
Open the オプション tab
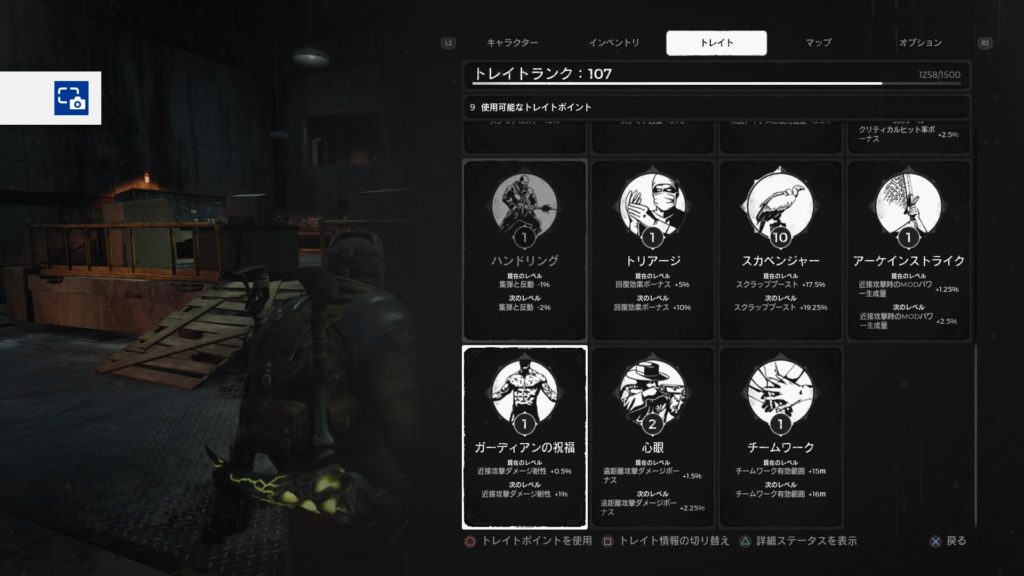pyautogui.click(x=920, y=43)
